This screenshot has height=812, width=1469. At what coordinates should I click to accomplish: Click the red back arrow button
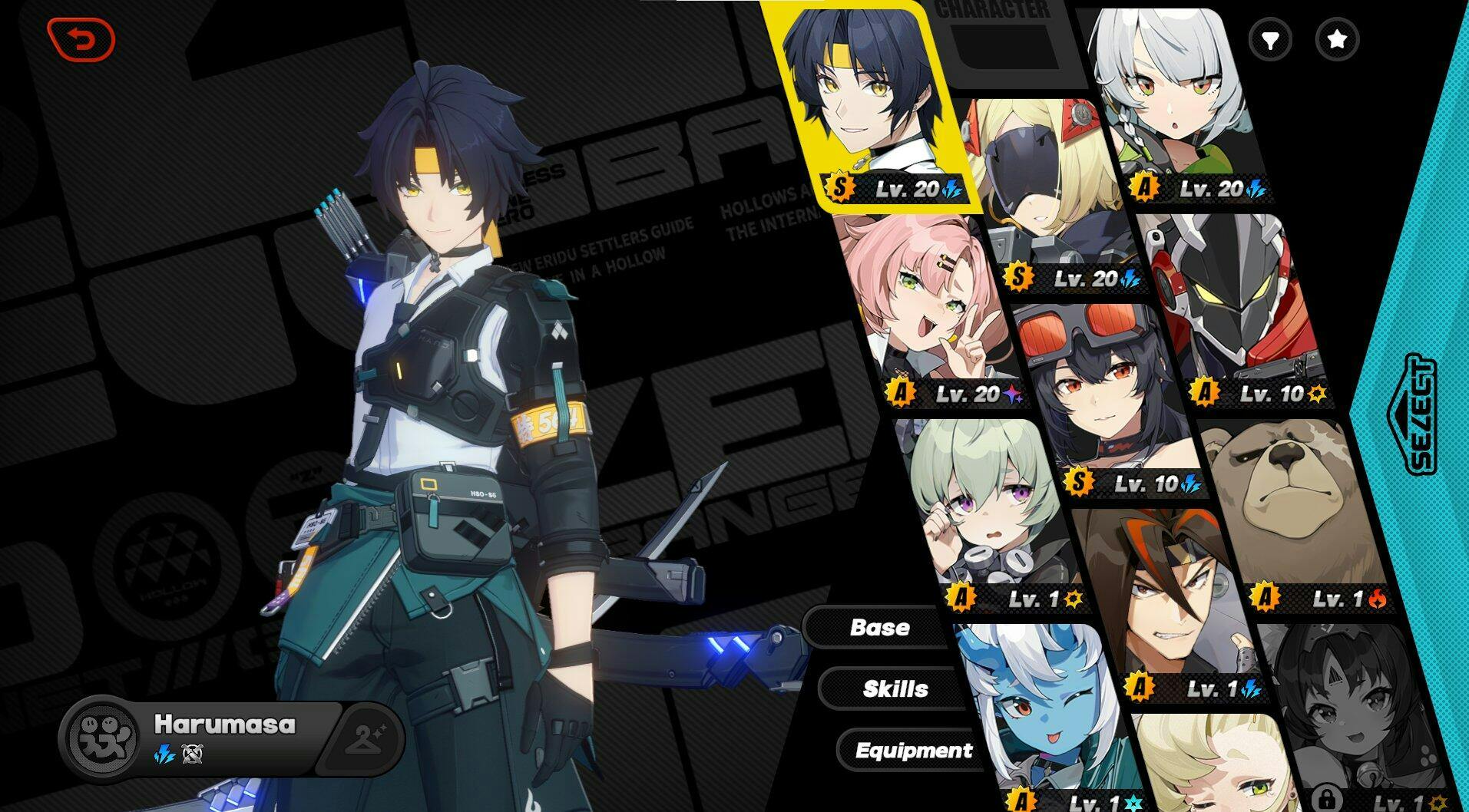[x=81, y=39]
